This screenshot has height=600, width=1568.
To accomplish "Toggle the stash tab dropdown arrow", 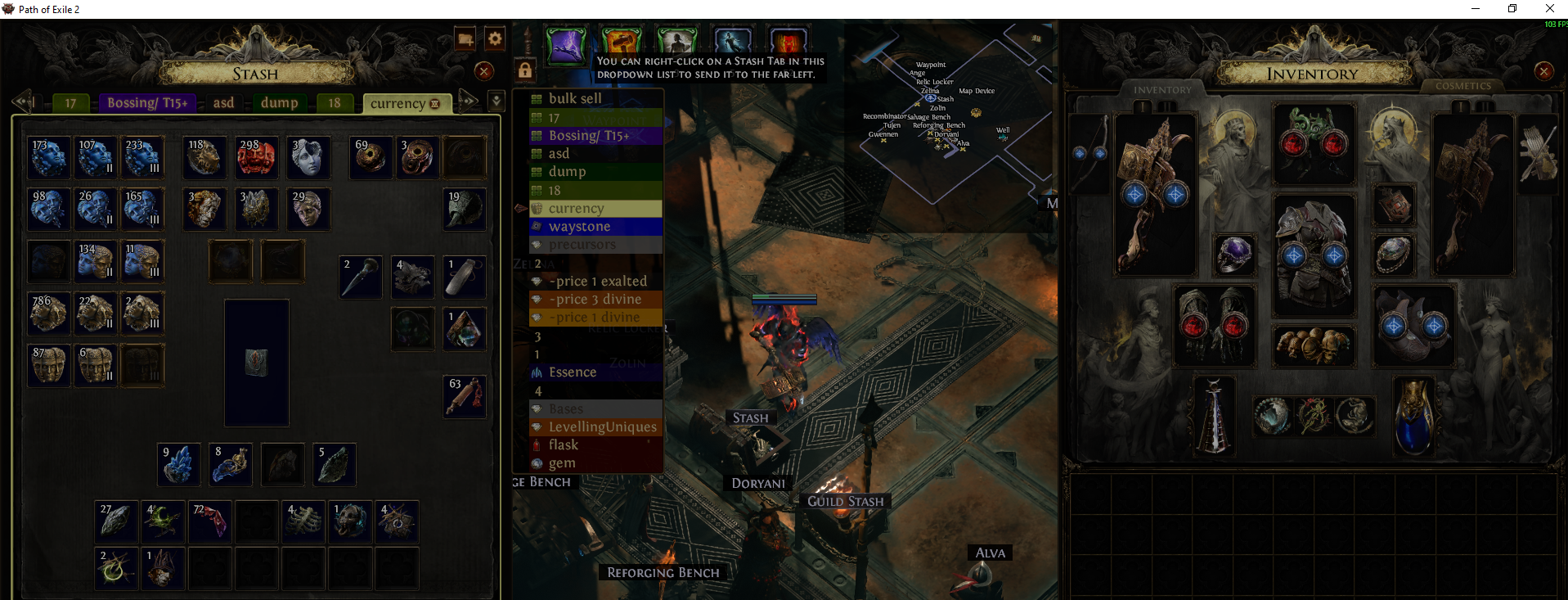I will [496, 102].
